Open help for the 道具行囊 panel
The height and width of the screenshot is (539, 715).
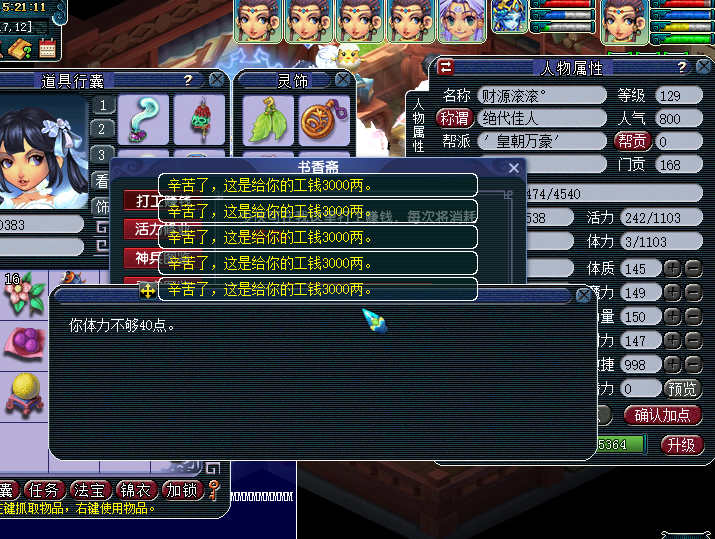point(187,80)
